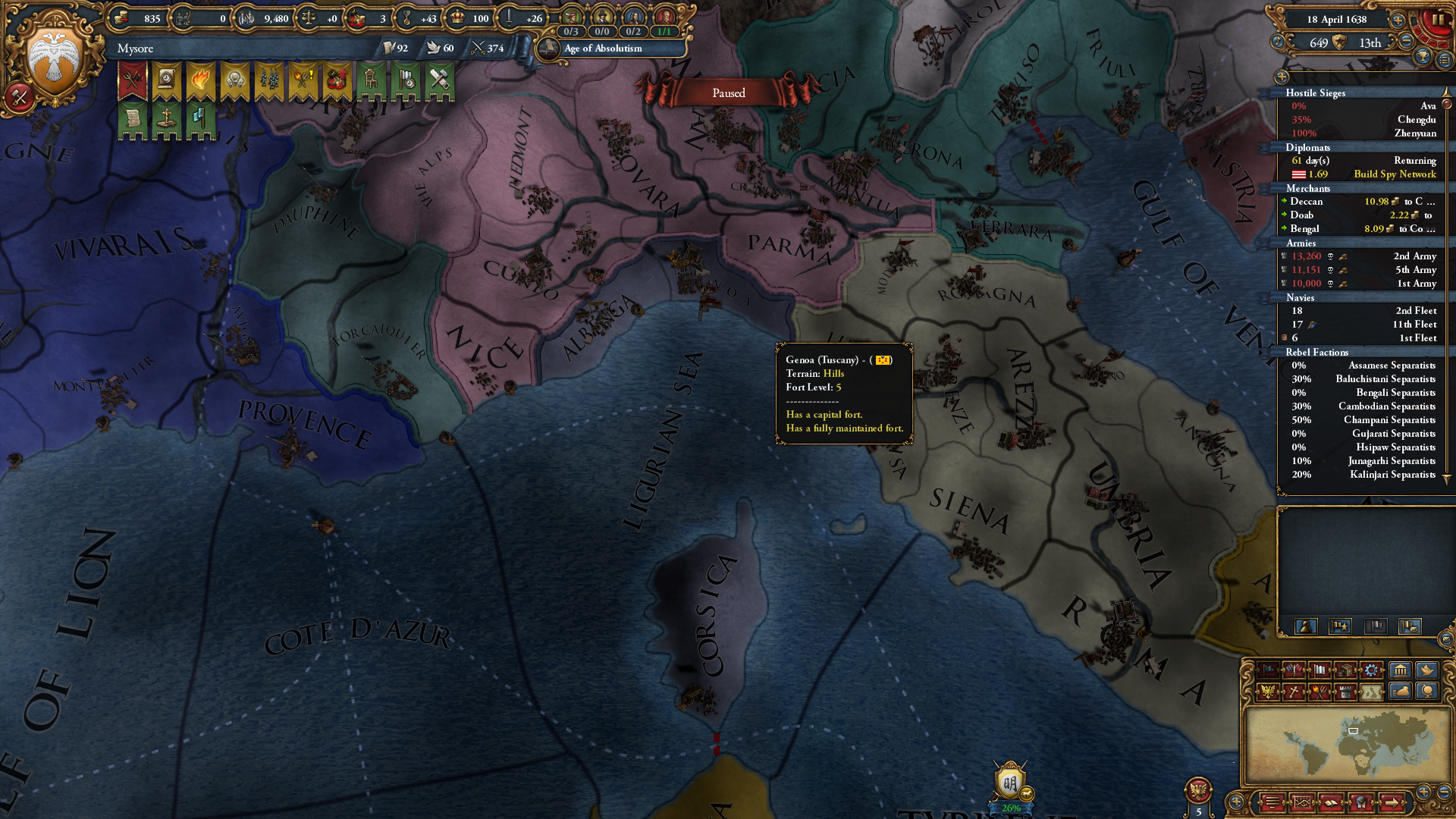Open the Religion panel via the dove icon

coord(1427,671)
